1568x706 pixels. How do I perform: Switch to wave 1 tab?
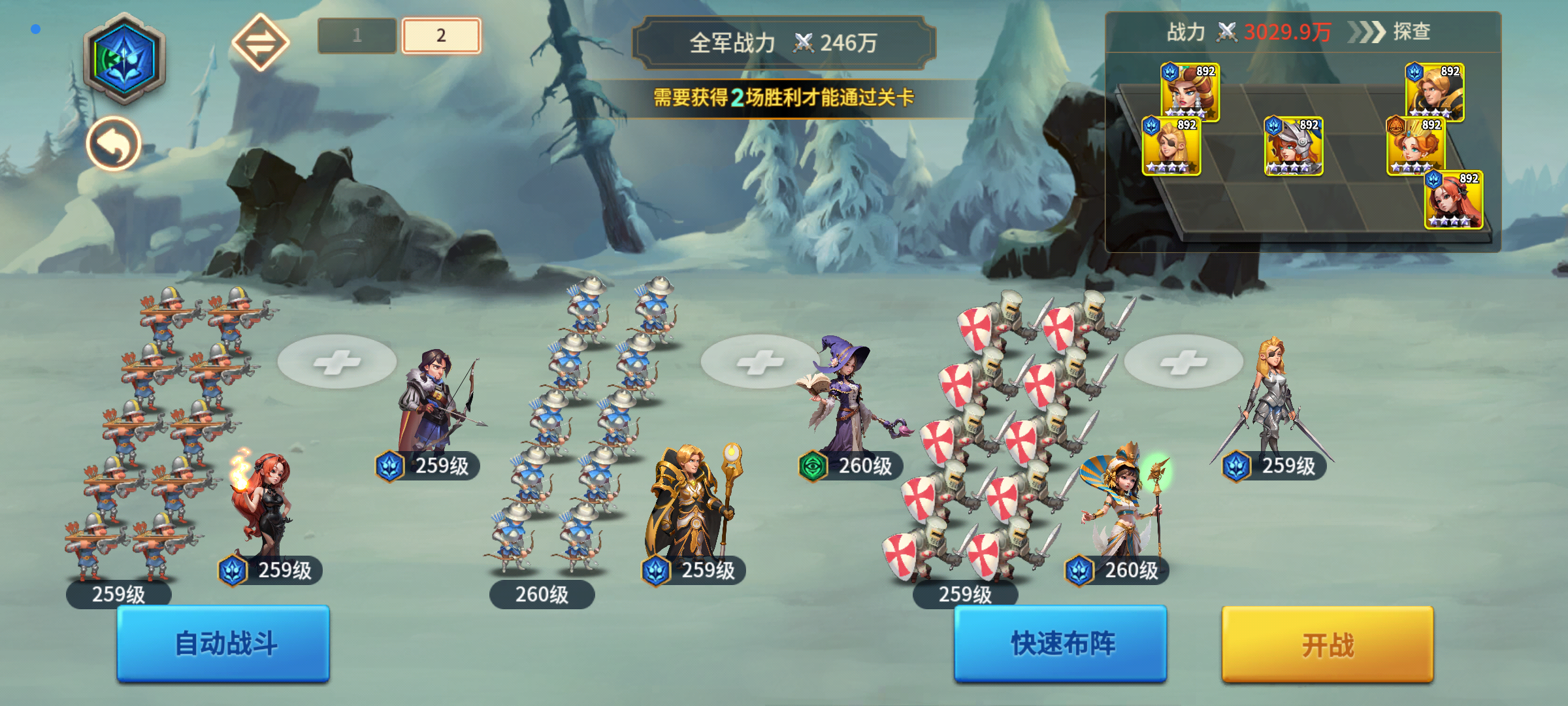tap(357, 34)
